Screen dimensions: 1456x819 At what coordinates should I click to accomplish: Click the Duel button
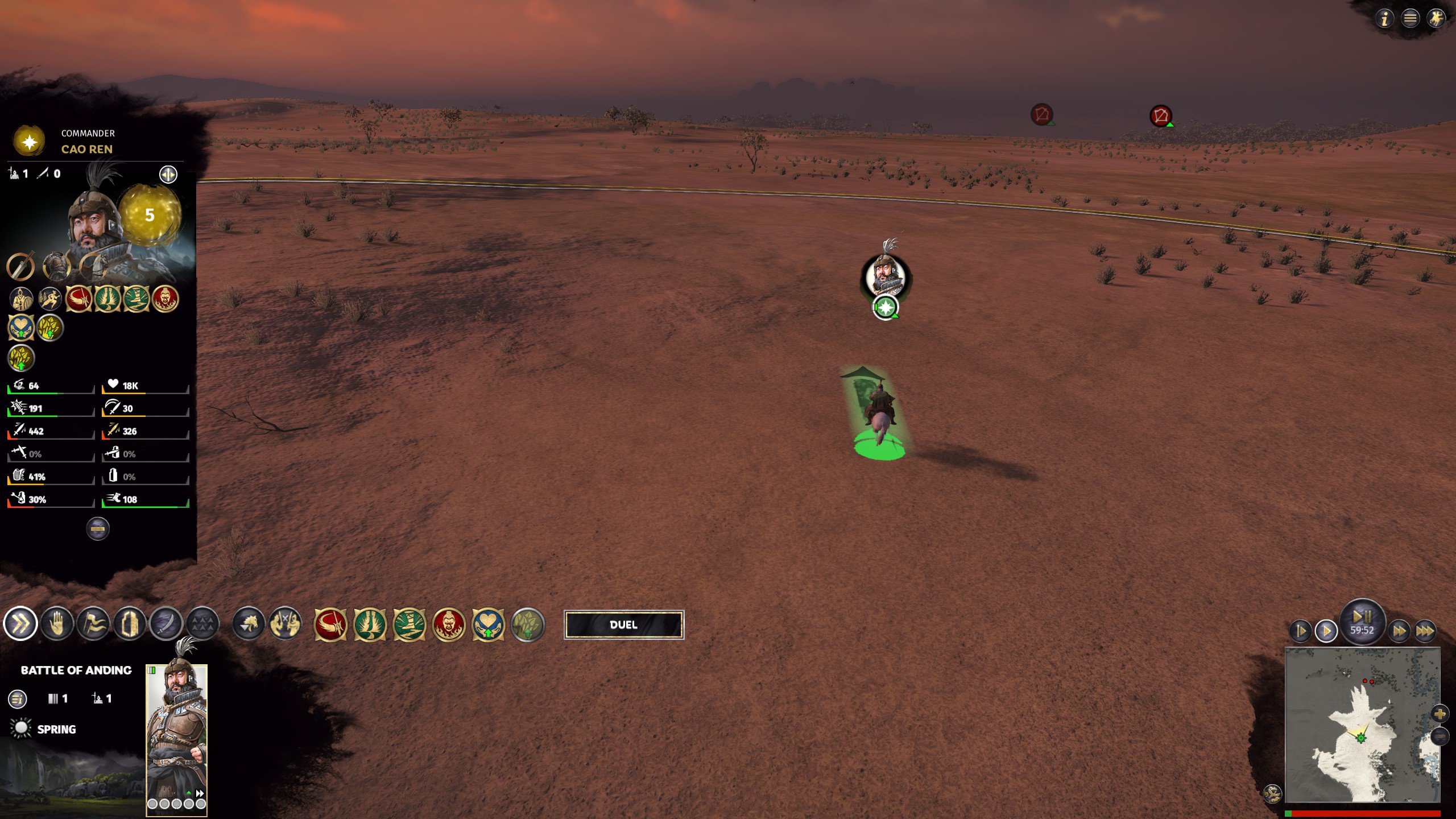623,624
